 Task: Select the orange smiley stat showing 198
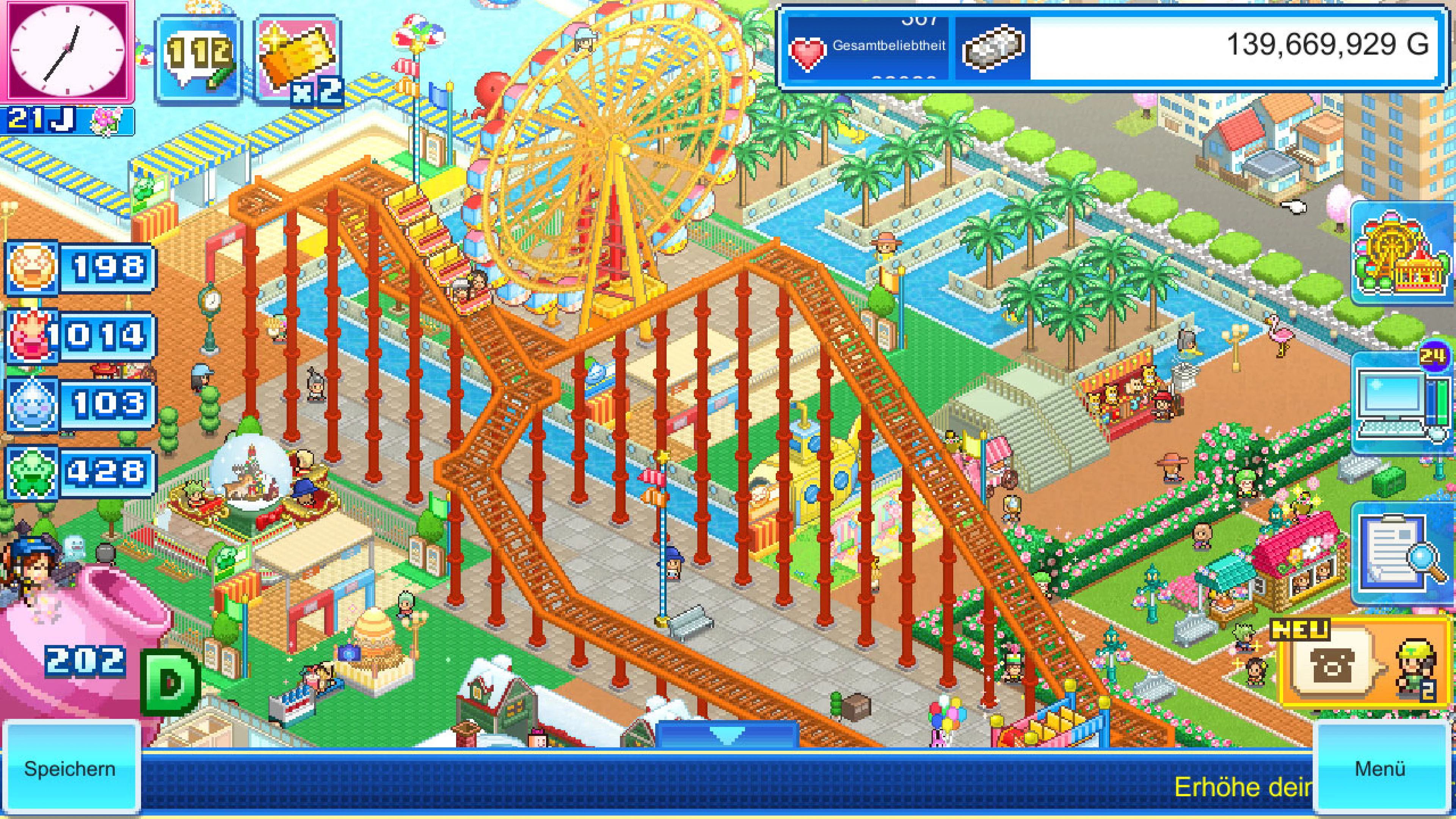(x=79, y=267)
